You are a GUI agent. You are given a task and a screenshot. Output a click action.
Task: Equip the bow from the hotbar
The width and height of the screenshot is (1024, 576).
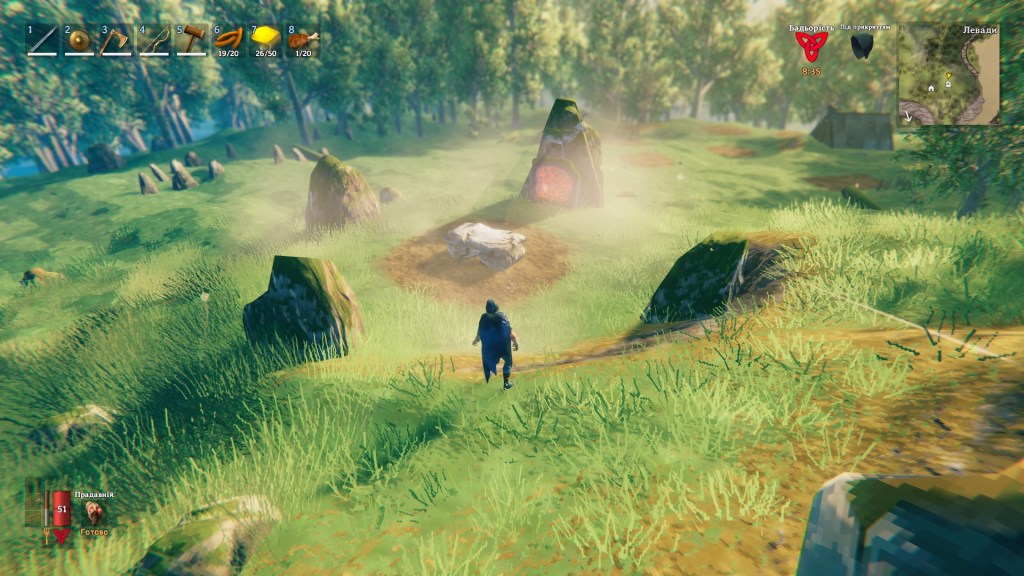point(154,41)
